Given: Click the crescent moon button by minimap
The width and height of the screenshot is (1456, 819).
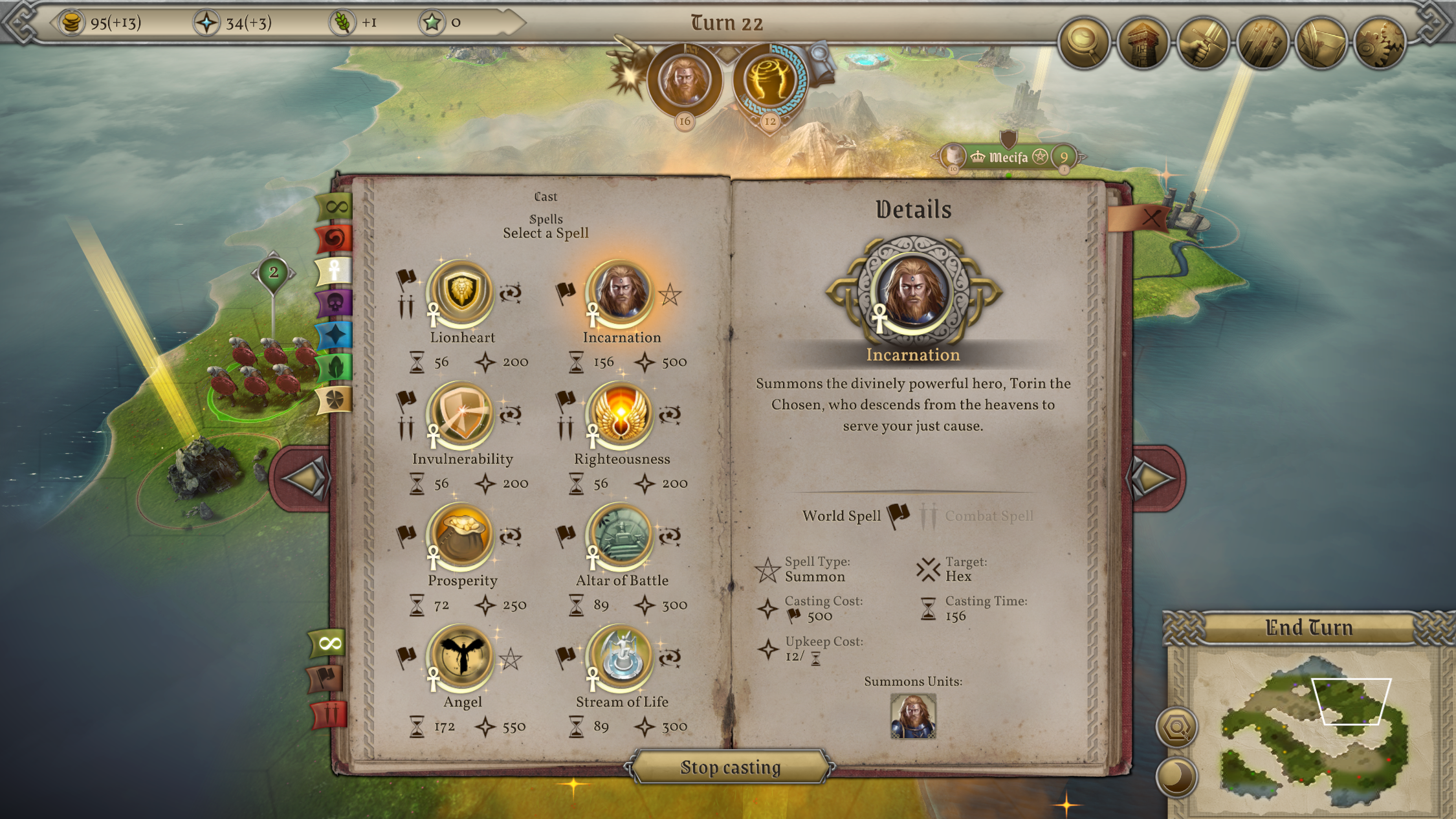Looking at the screenshot, I should click(x=1176, y=776).
